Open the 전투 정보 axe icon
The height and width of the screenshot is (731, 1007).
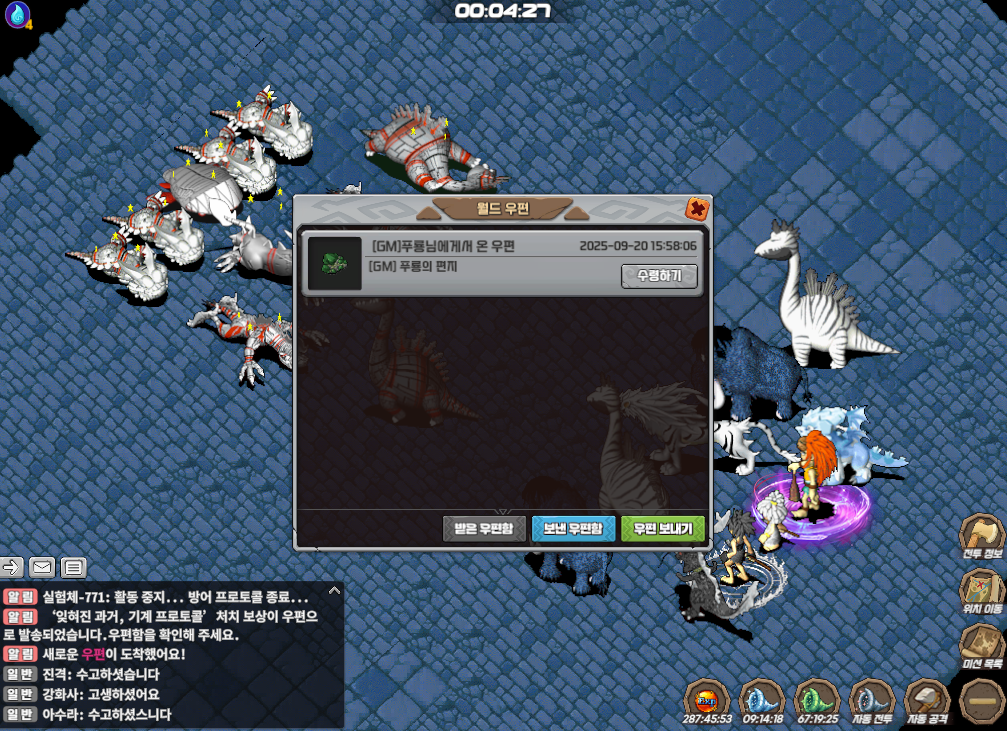click(x=981, y=539)
